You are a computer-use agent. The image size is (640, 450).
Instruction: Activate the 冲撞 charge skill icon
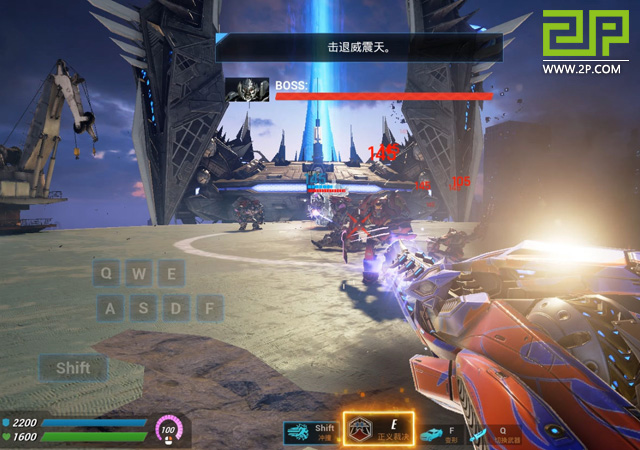[299, 433]
